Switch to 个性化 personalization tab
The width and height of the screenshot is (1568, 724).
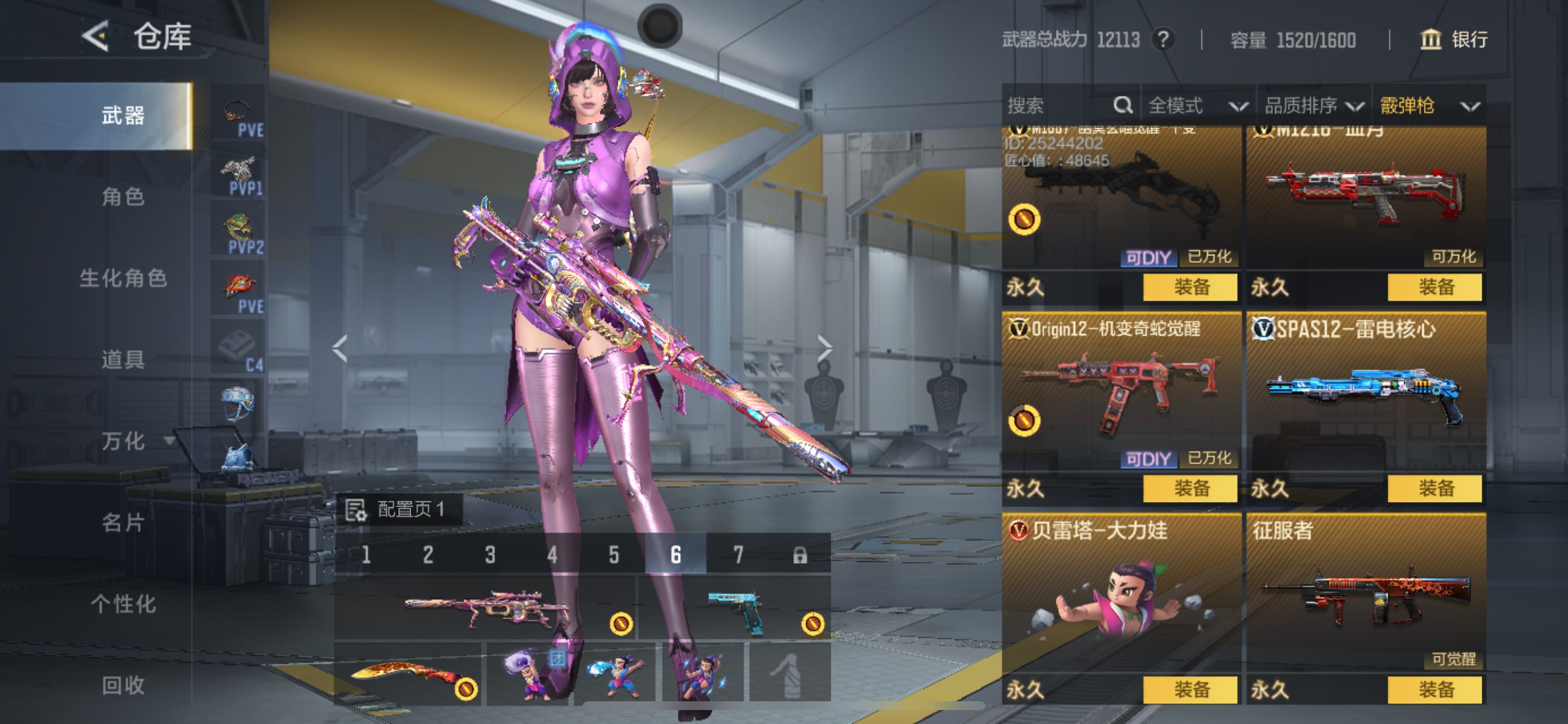123,603
